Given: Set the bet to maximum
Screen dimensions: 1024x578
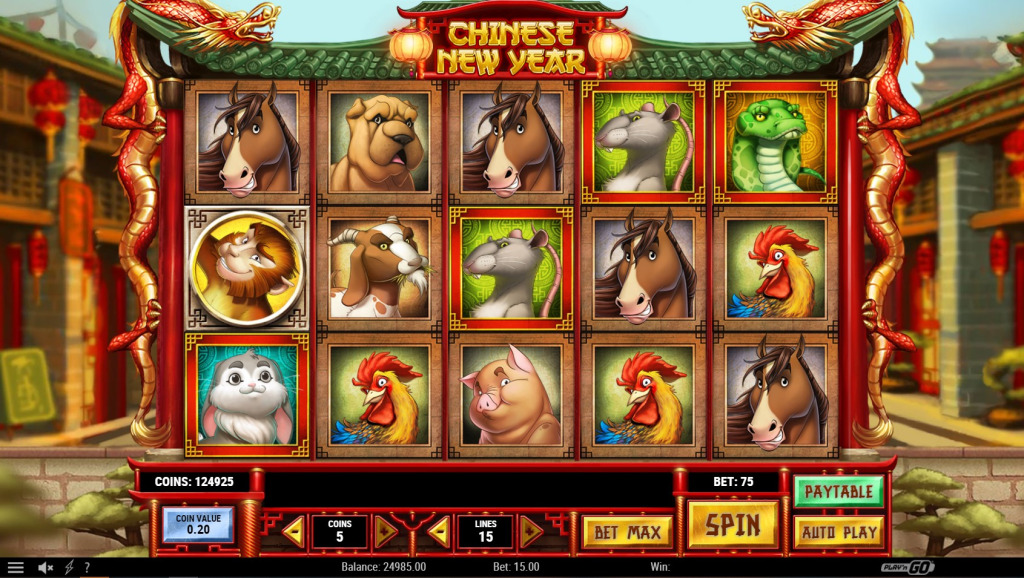Looking at the screenshot, I should (627, 532).
